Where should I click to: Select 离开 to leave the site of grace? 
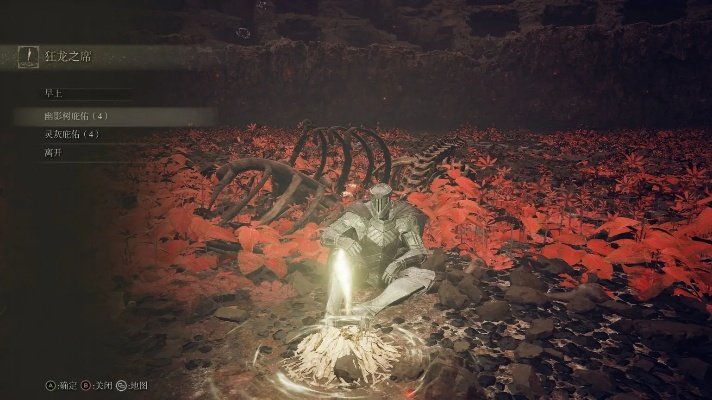(53, 153)
